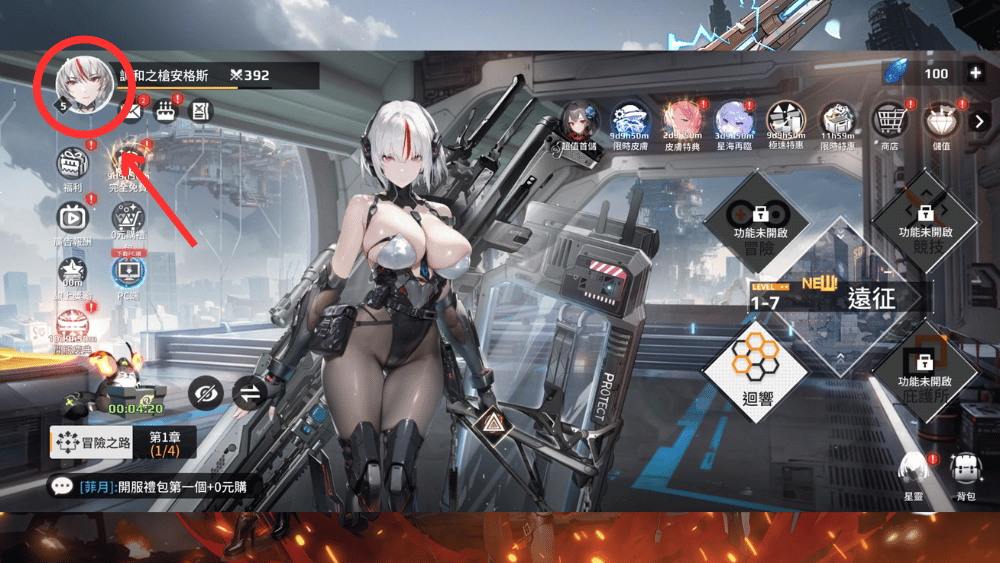This screenshot has width=1000, height=563.
Task: Open the 限時皮膚 limited skin event
Action: coord(630,122)
